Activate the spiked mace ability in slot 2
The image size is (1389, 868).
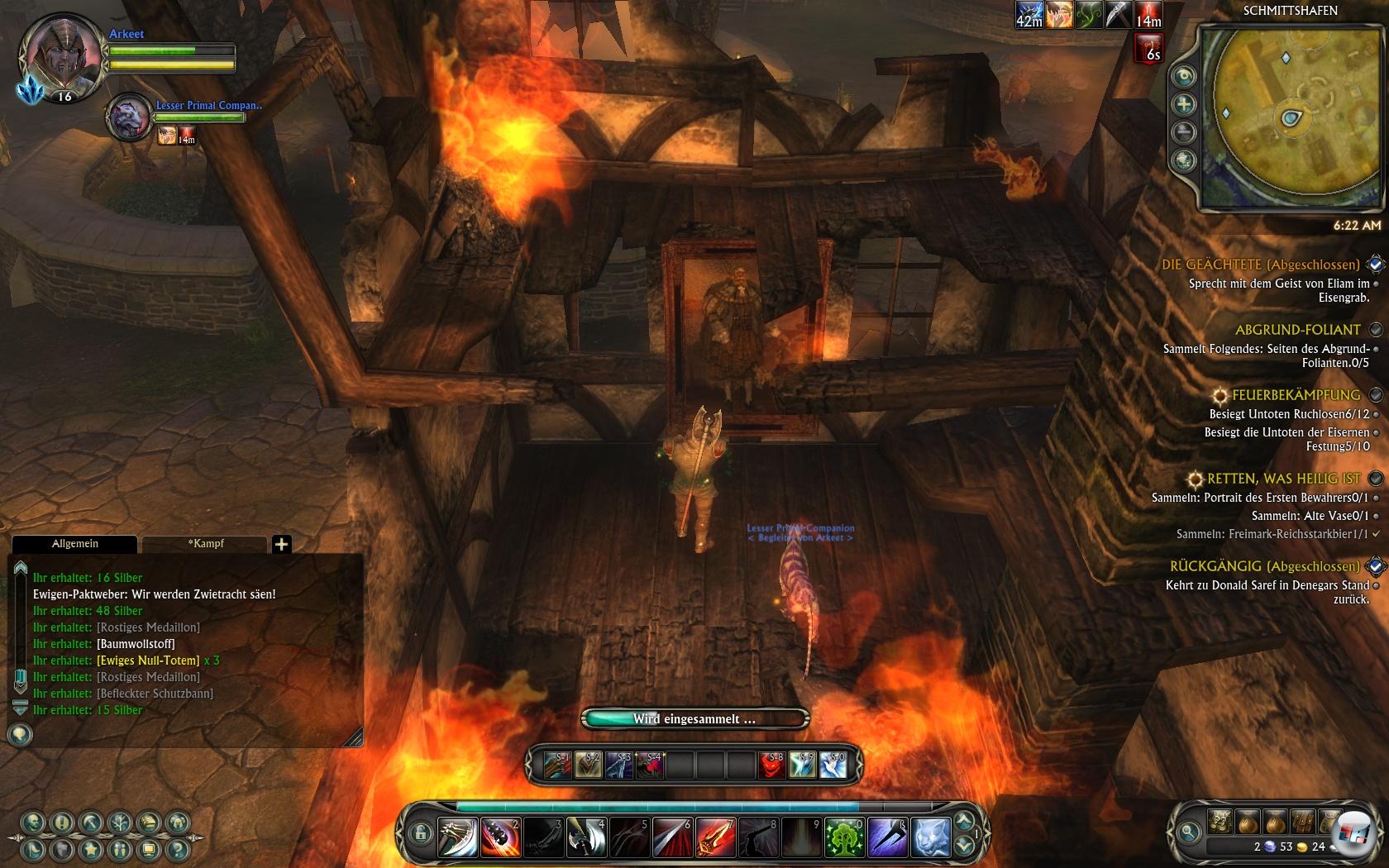[499, 837]
